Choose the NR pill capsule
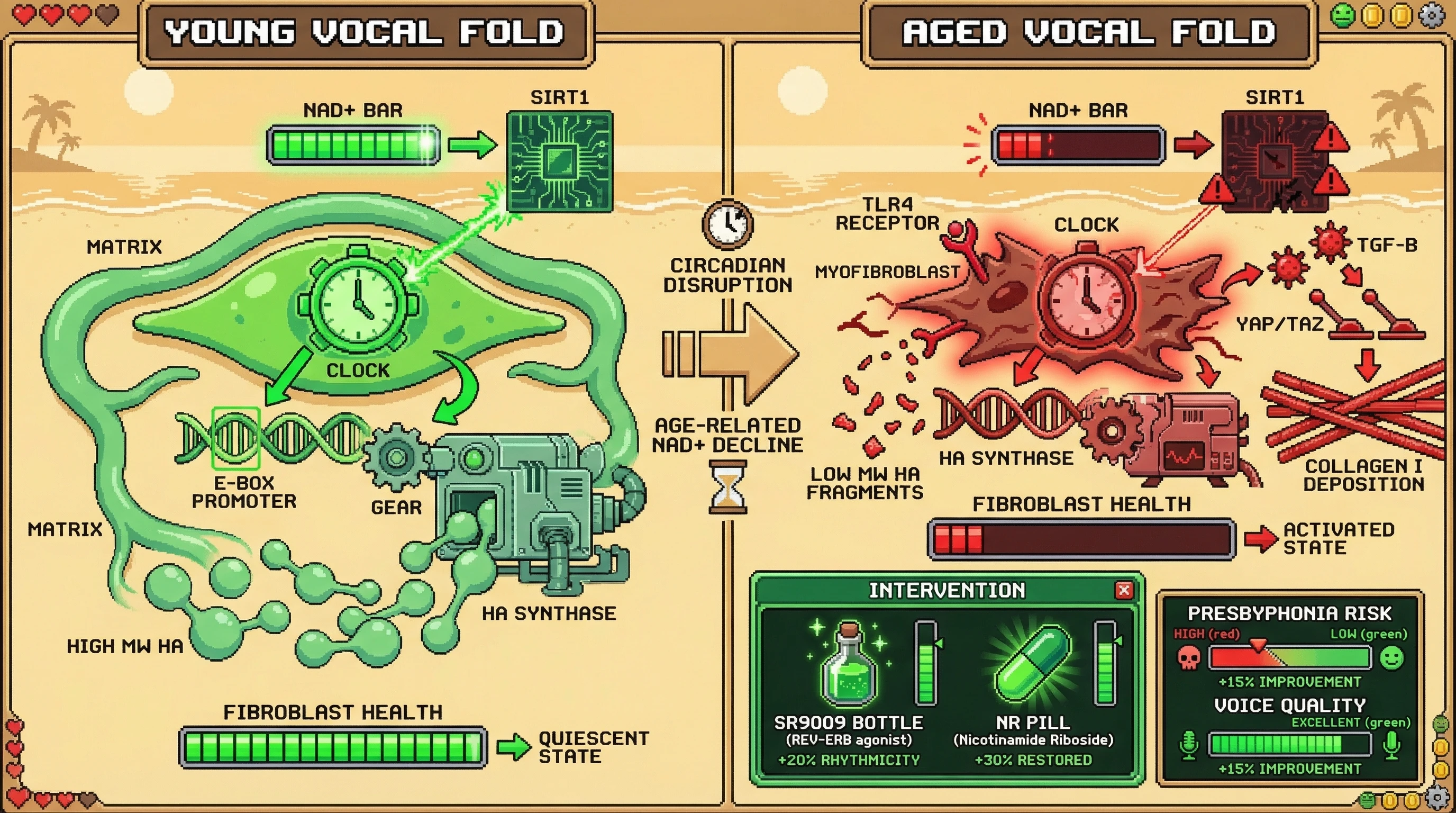This screenshot has width=1456, height=813. [1032, 664]
